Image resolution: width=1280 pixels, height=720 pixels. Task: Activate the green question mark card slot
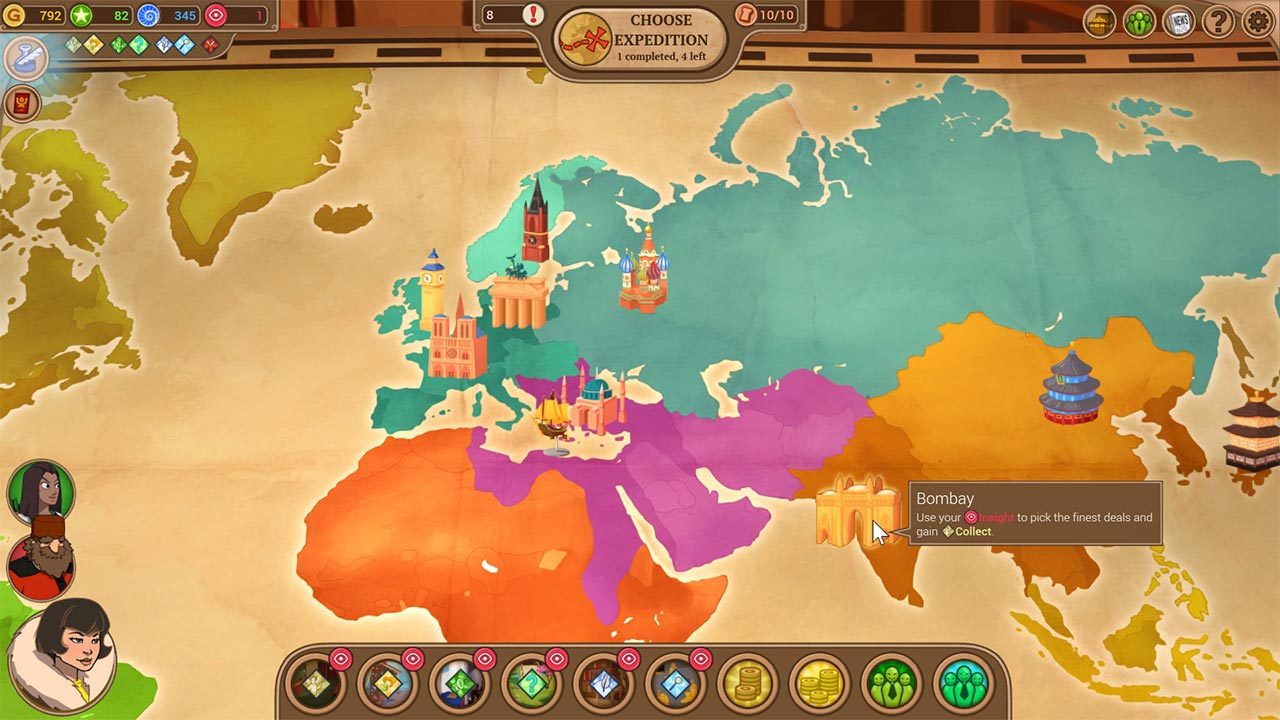pyautogui.click(x=531, y=684)
